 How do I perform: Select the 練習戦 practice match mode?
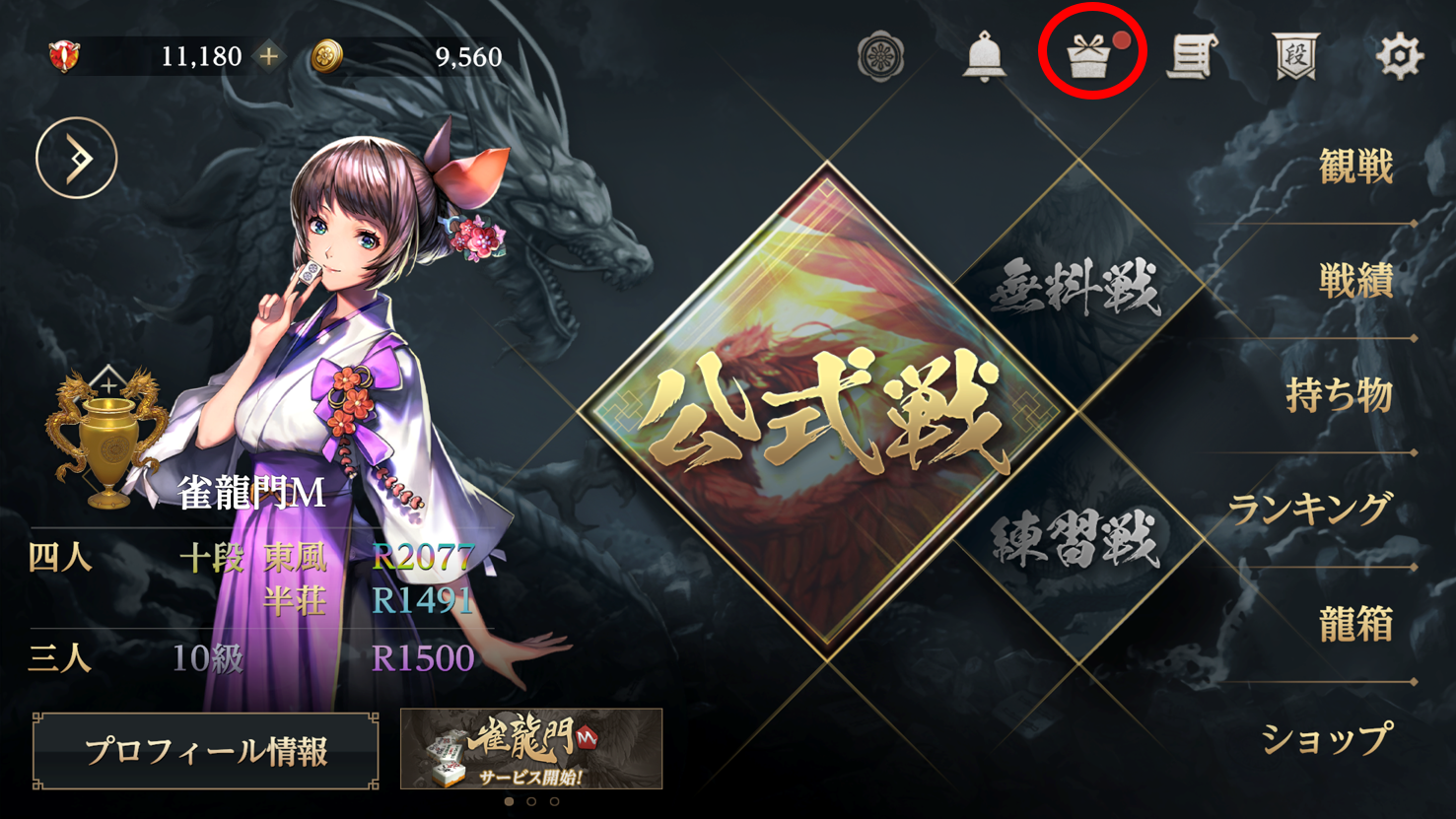(1076, 539)
